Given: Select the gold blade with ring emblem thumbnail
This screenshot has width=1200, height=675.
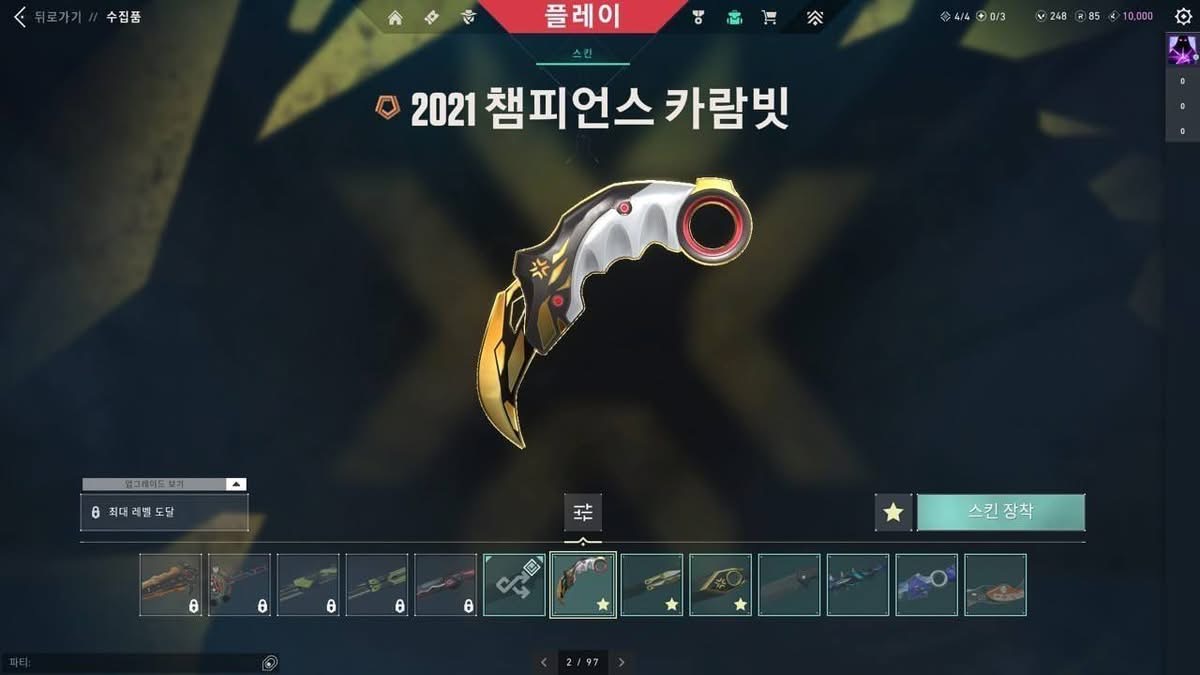Looking at the screenshot, I should 720,585.
